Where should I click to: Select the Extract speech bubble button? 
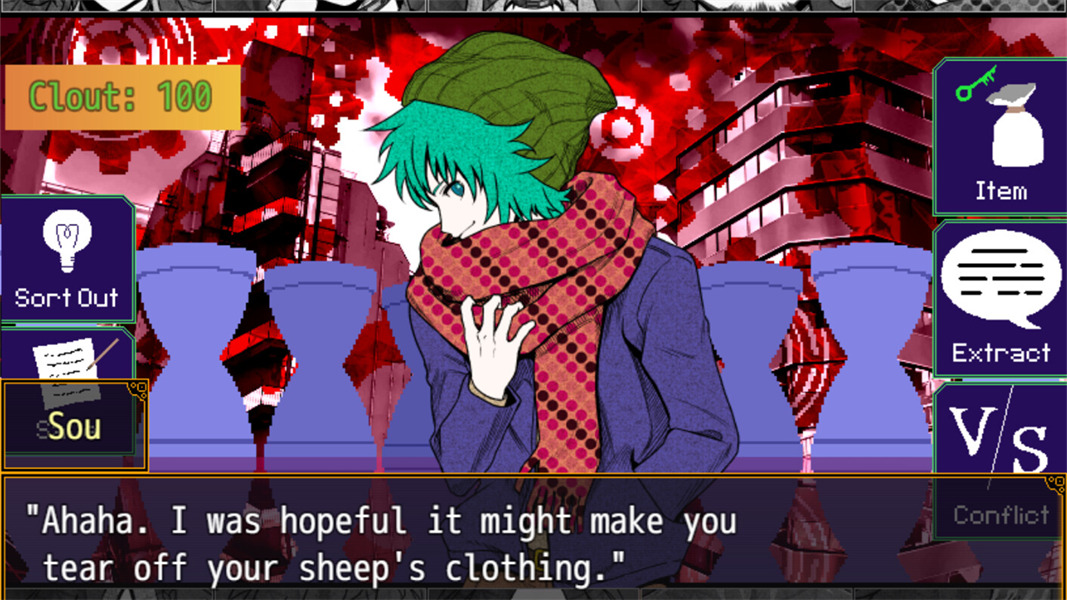pyautogui.click(x=1000, y=298)
